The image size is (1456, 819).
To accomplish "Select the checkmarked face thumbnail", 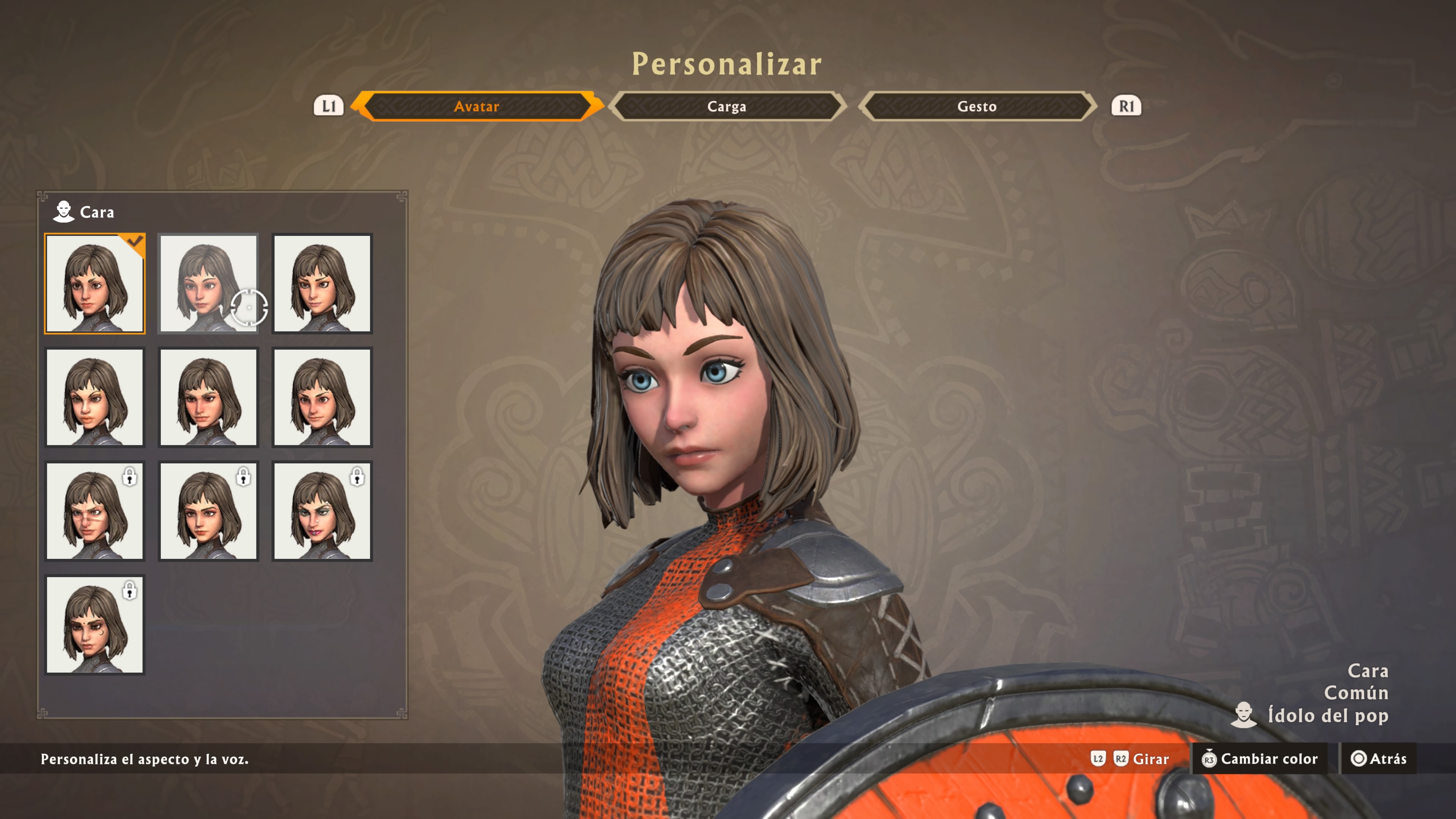I will (95, 283).
